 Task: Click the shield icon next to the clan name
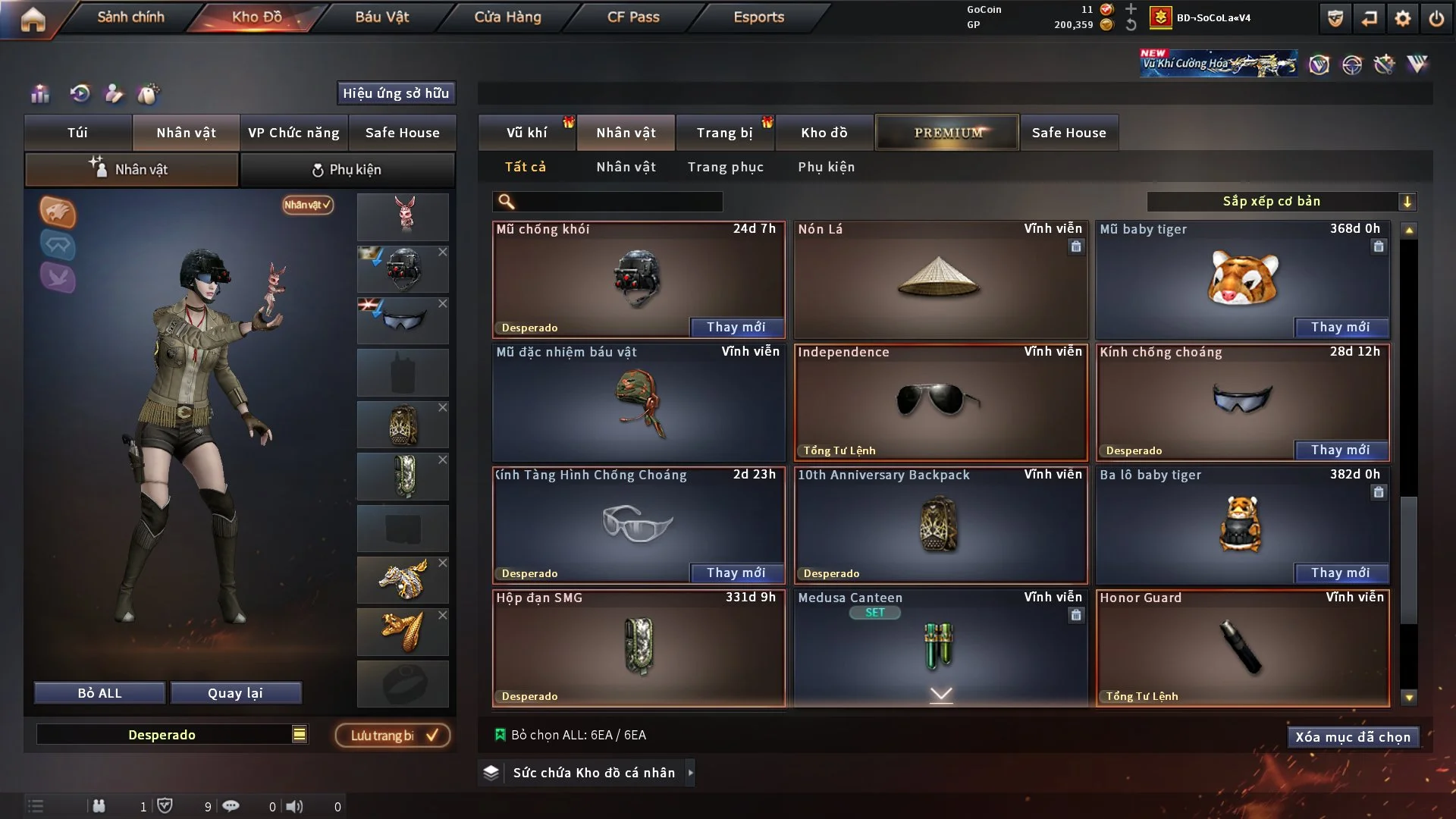1334,18
